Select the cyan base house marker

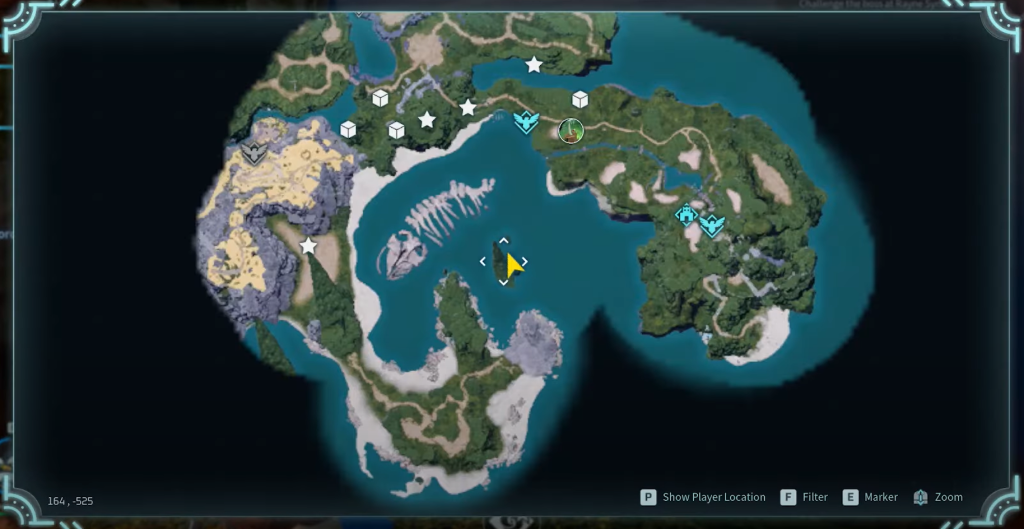686,214
